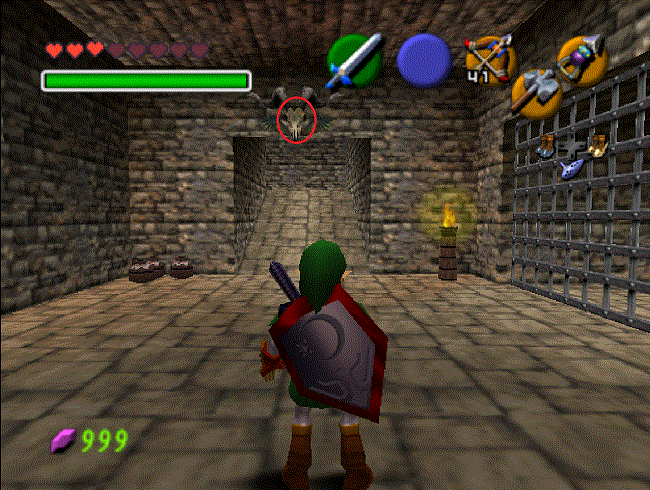Equip the golden Hover Boots shortcut icon

(x=598, y=145)
